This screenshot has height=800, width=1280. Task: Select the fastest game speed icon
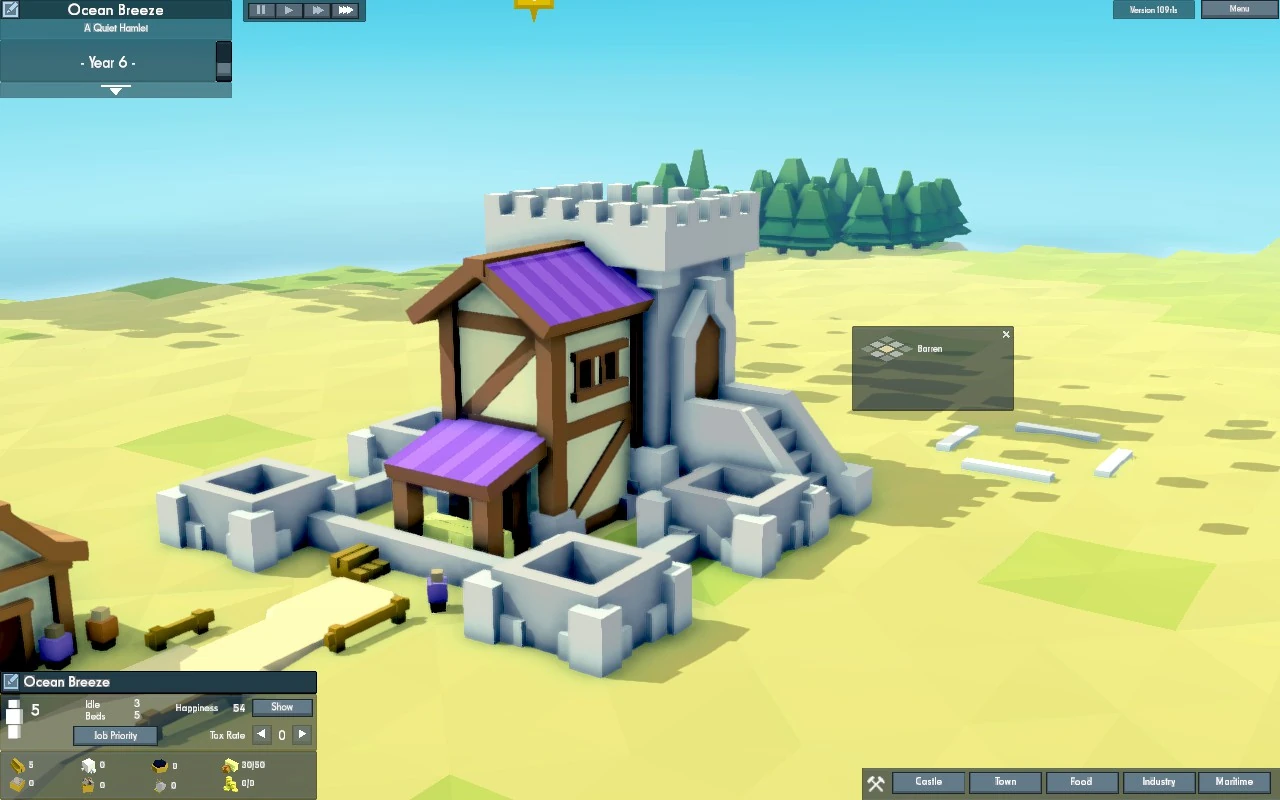(344, 10)
